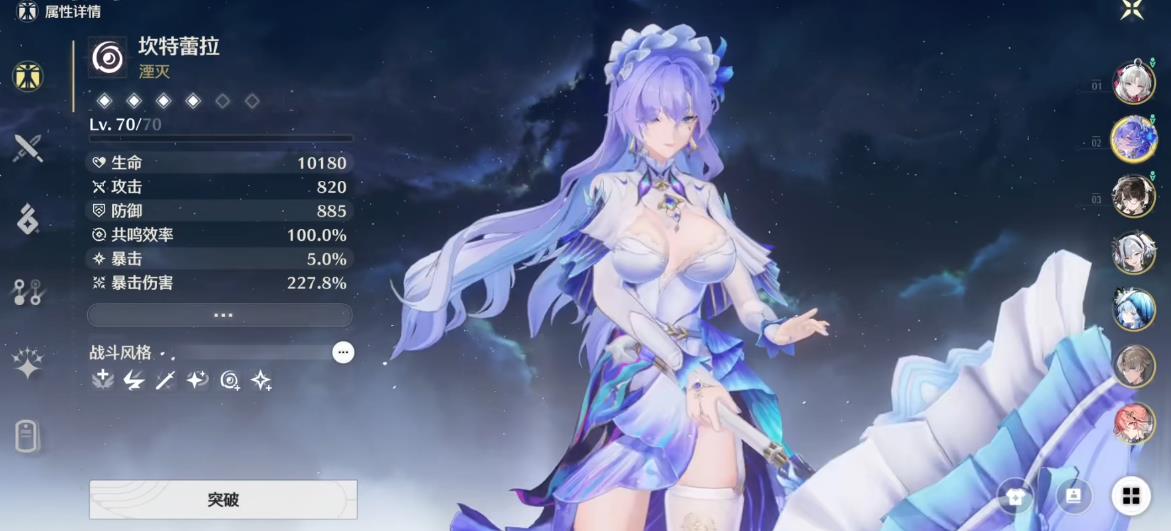This screenshot has height=531, width=1171.
Task: Open combat style details via the round ellipsis button
Action: click(343, 352)
